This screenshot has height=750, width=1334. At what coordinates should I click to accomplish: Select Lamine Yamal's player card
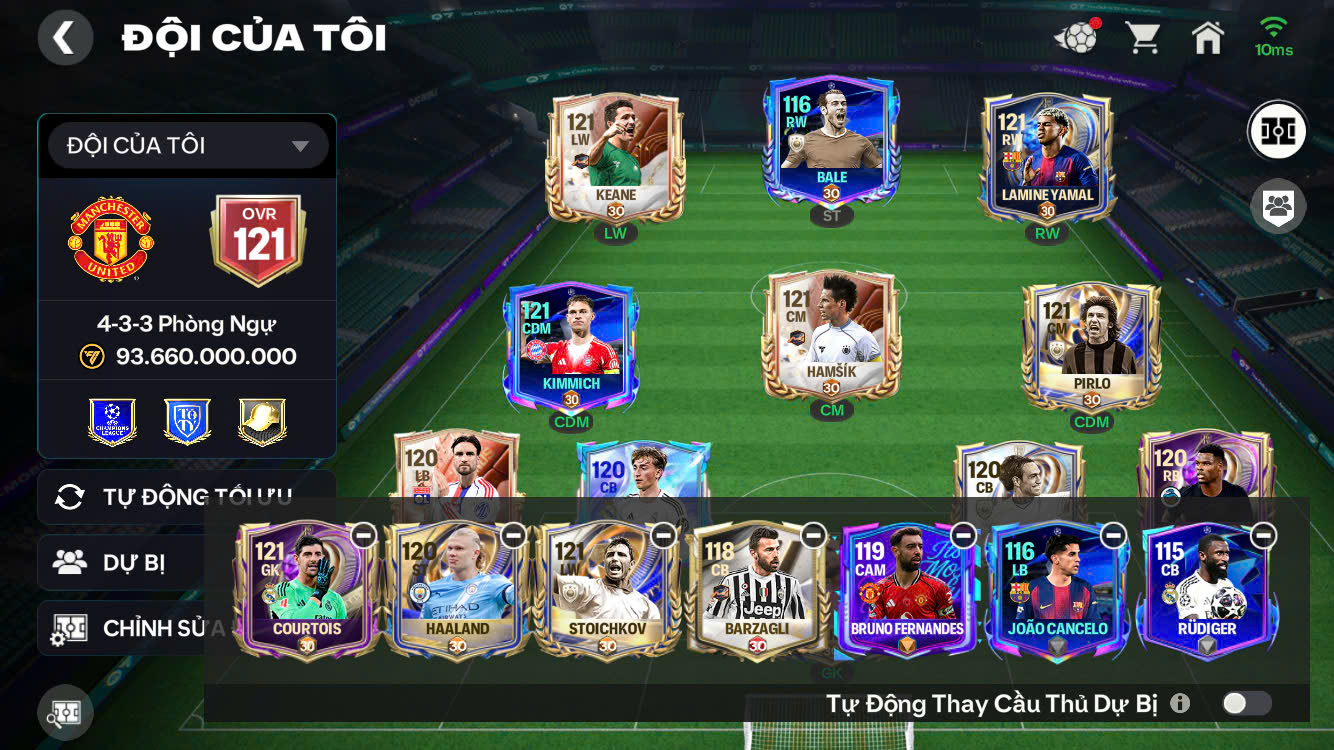coord(1047,158)
